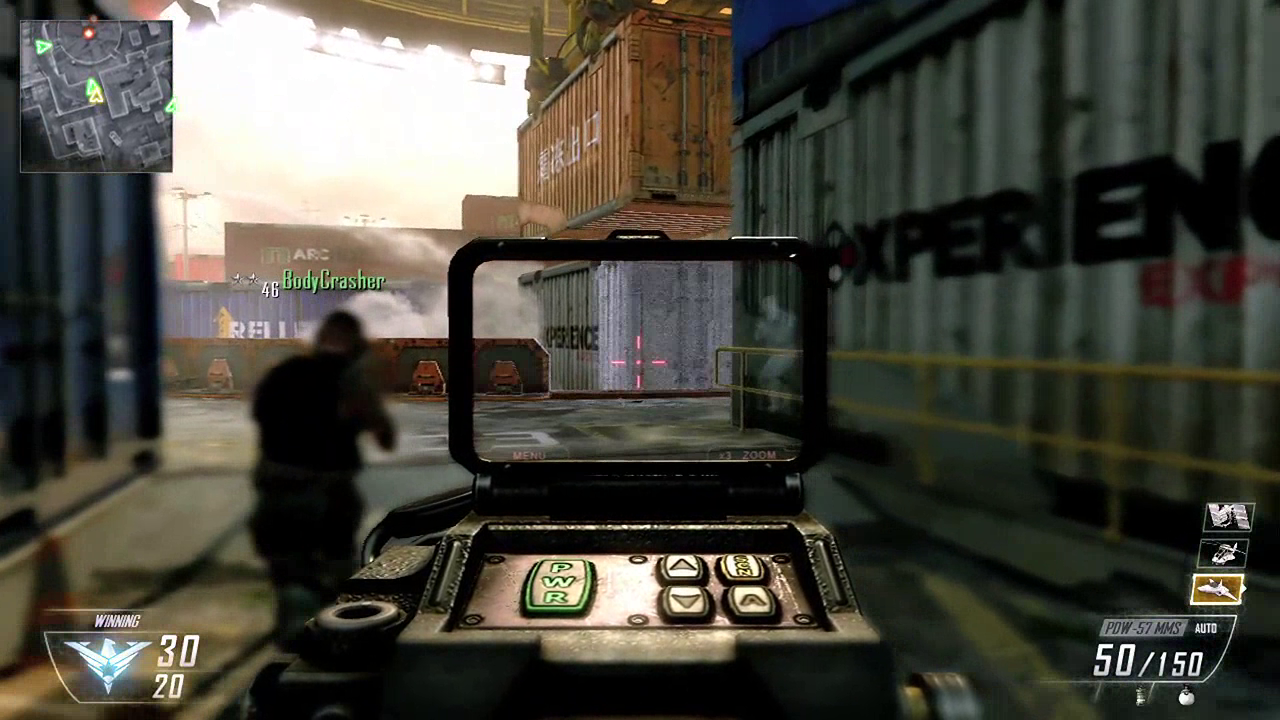The width and height of the screenshot is (1280, 720).
Task: Click the PDW-57 MMS weapon label
Action: pyautogui.click(x=1144, y=628)
